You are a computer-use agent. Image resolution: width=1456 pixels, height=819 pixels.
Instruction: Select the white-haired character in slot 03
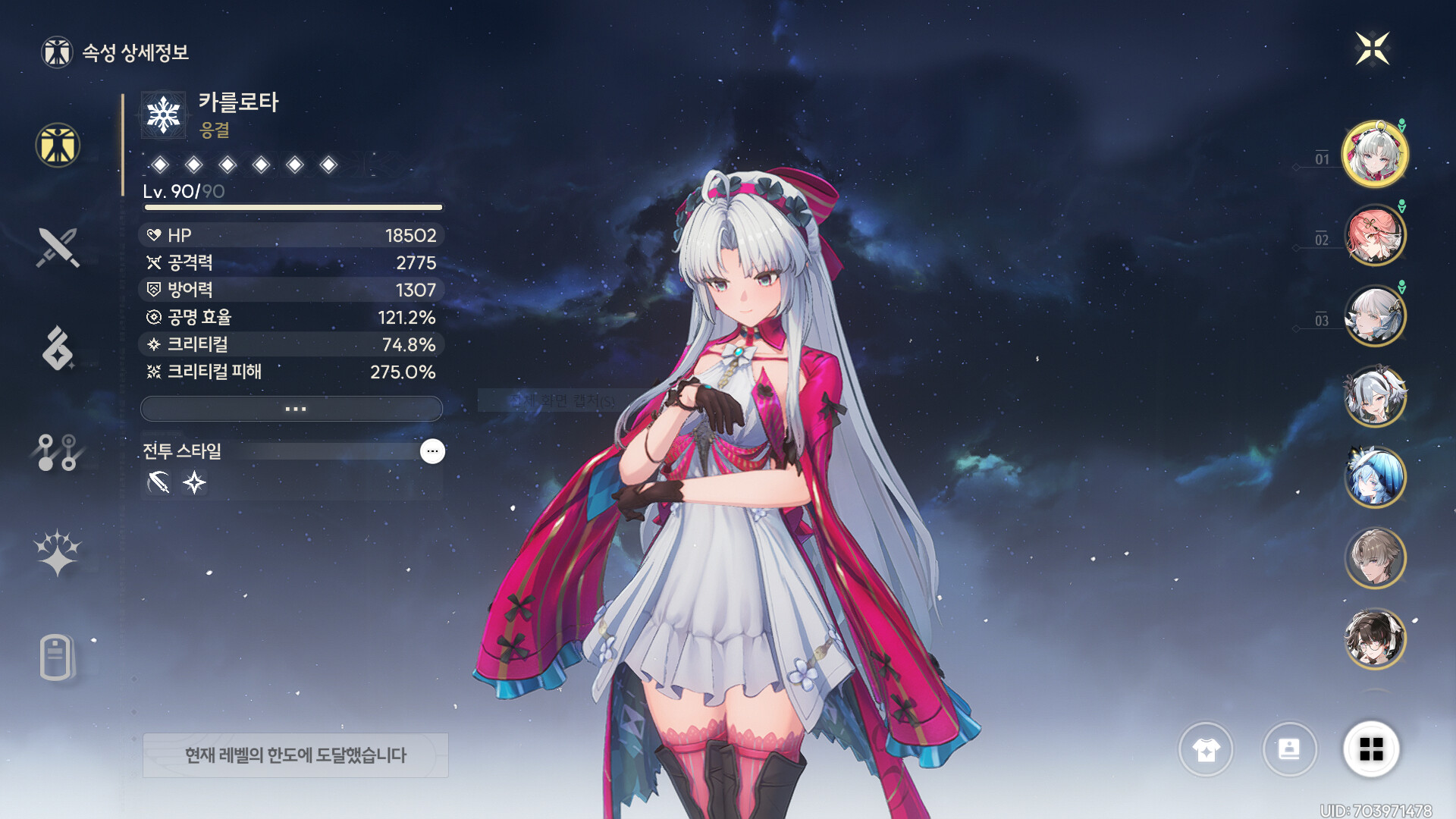1374,316
